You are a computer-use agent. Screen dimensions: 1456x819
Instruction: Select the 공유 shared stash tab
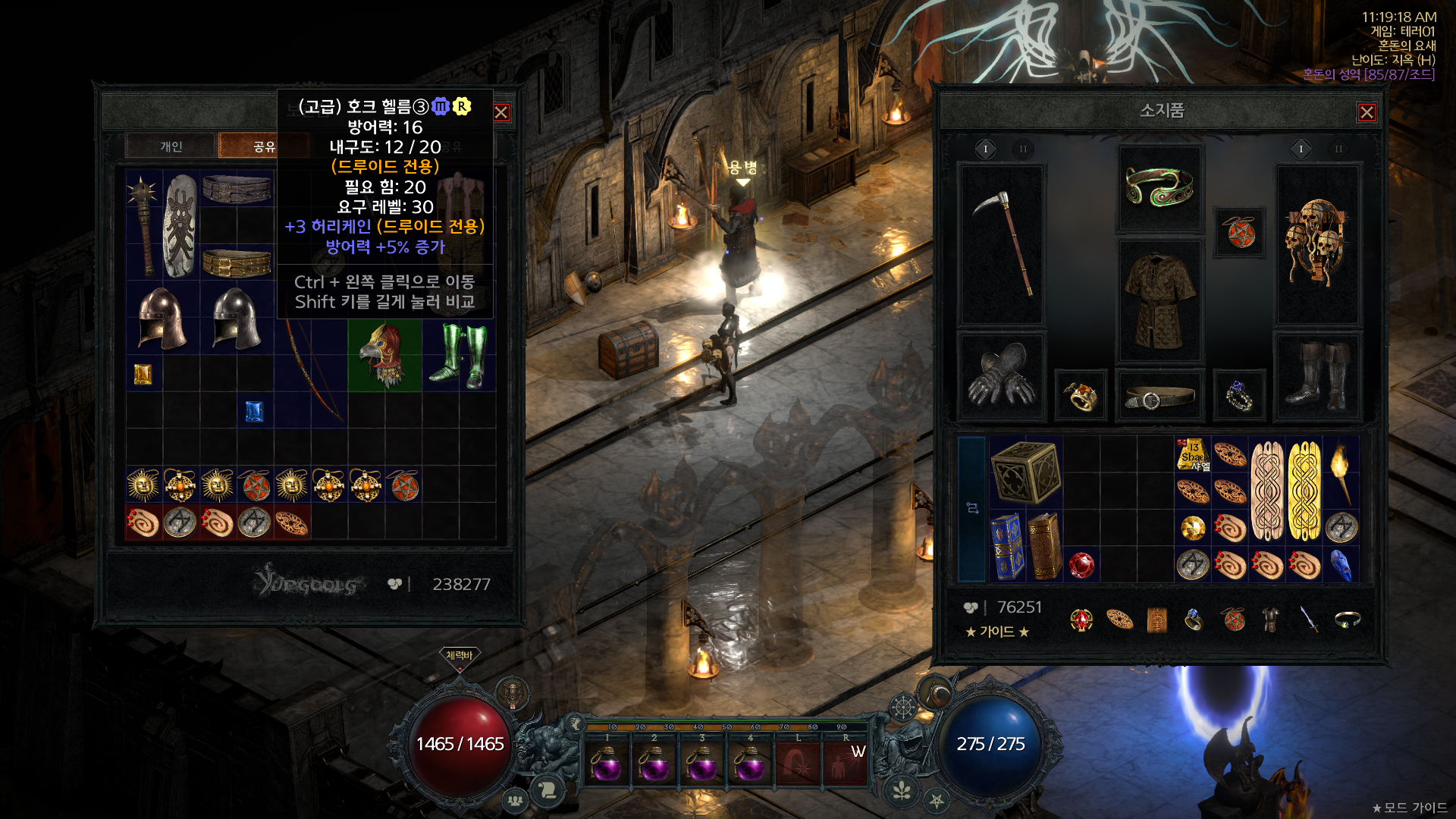tap(264, 146)
